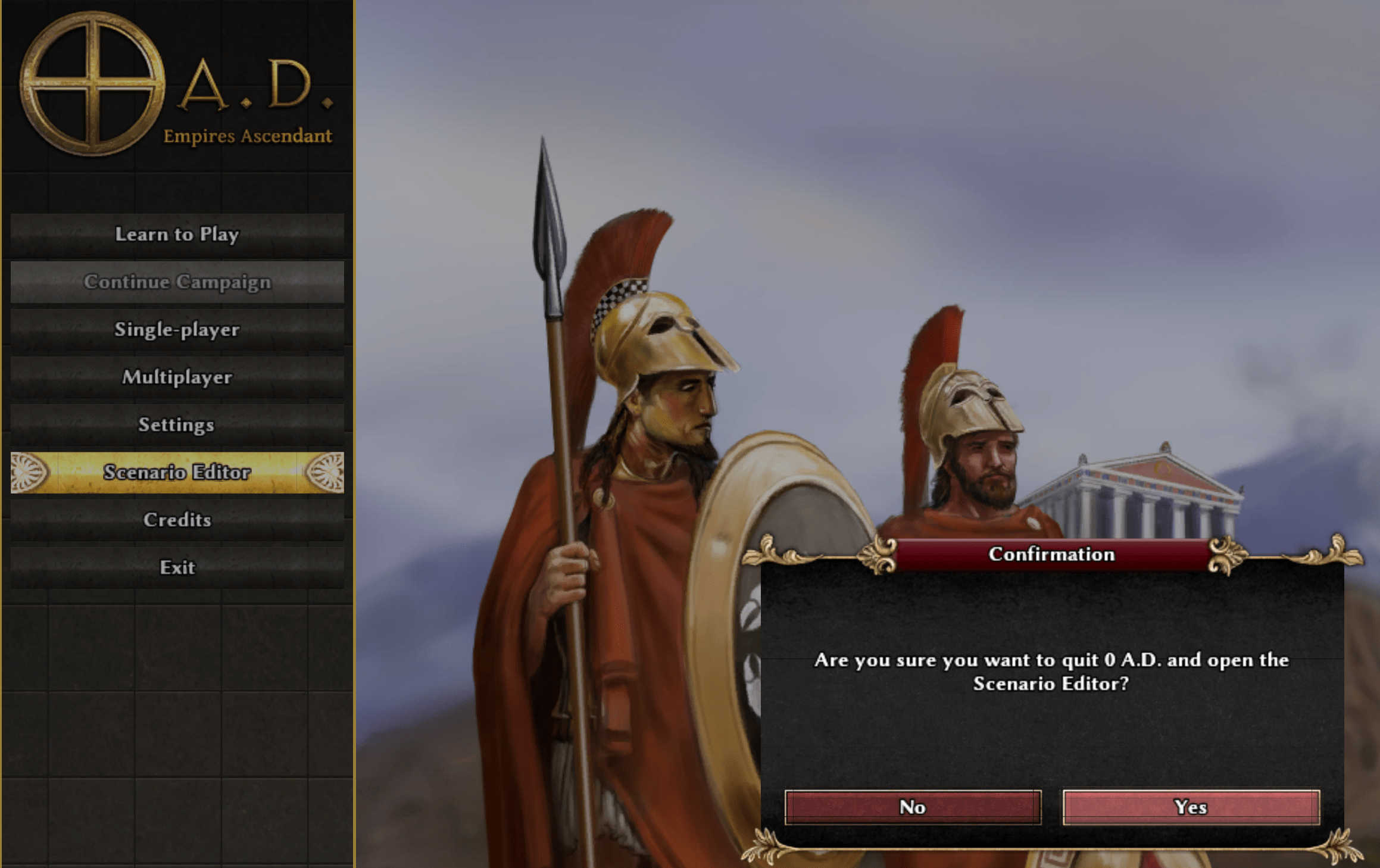The width and height of the screenshot is (1380, 868).
Task: Click the right rosette ornament on Scenario Editor
Action: (326, 472)
